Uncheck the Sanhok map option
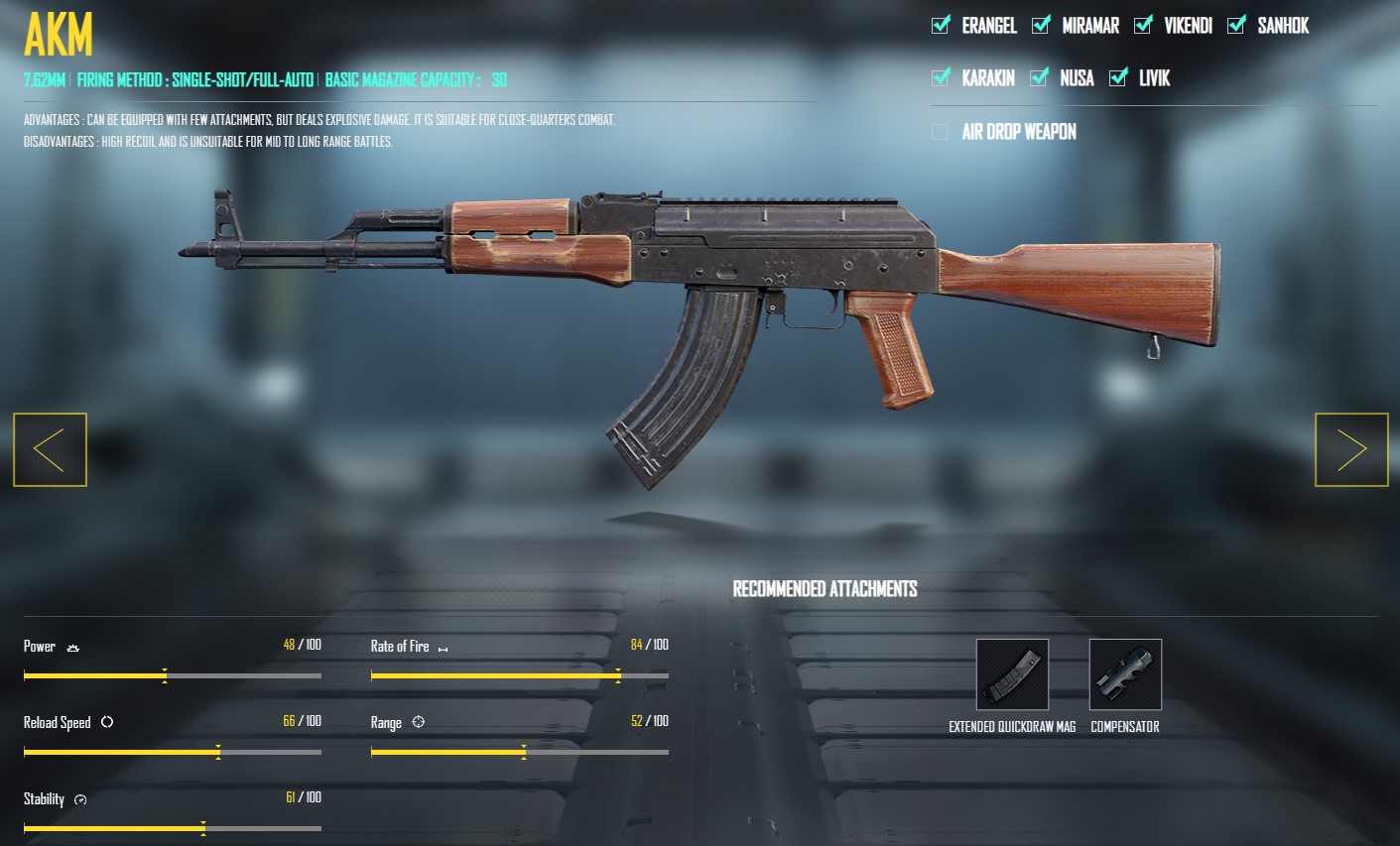 pyautogui.click(x=1235, y=26)
